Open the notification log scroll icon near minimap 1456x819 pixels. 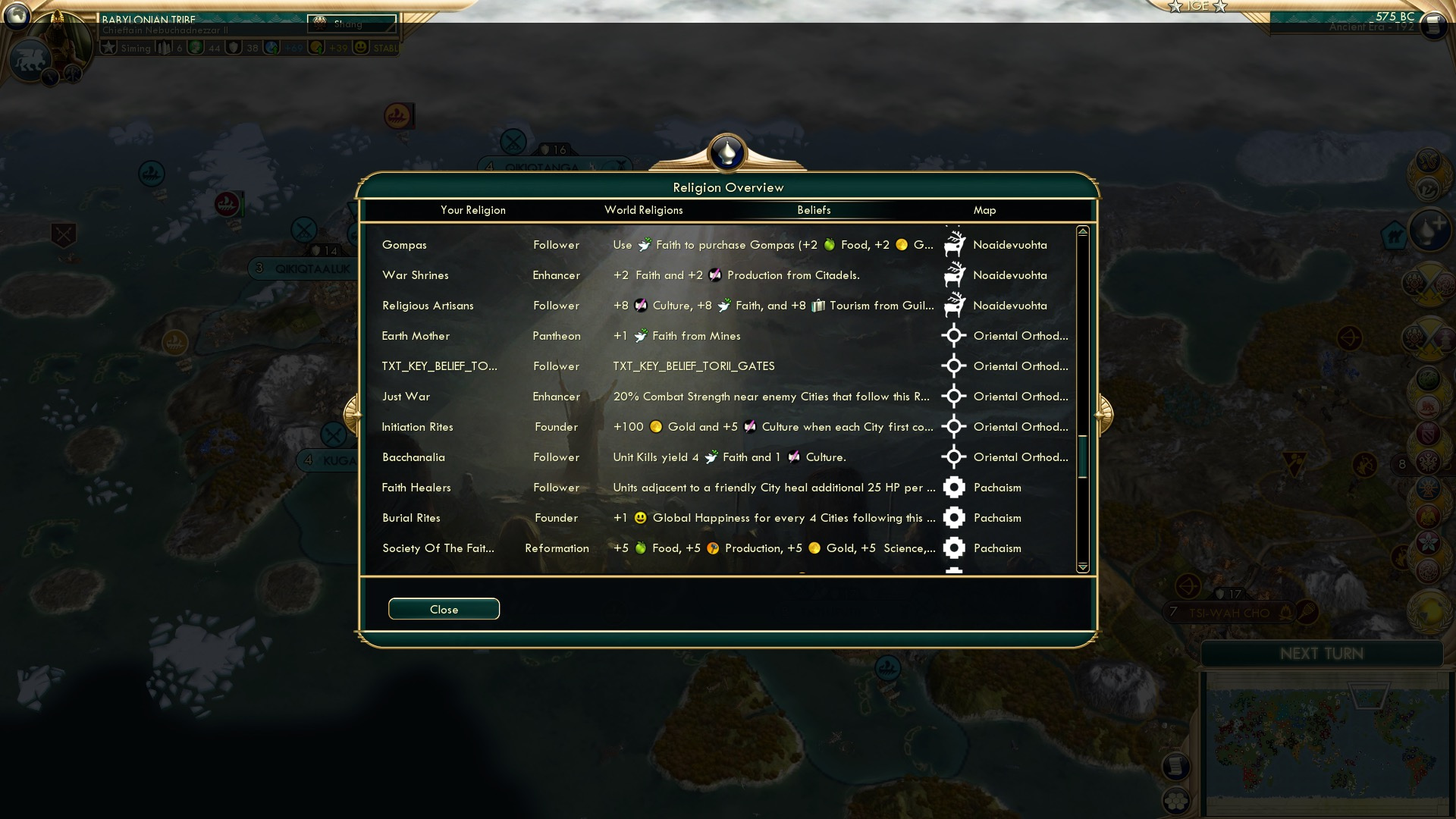(1176, 766)
